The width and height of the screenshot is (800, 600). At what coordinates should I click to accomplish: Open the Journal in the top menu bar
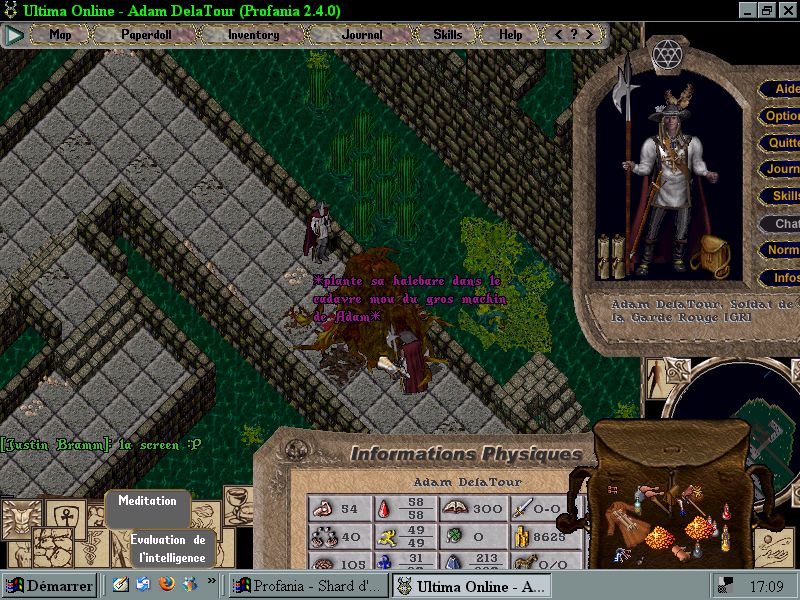pyautogui.click(x=361, y=35)
